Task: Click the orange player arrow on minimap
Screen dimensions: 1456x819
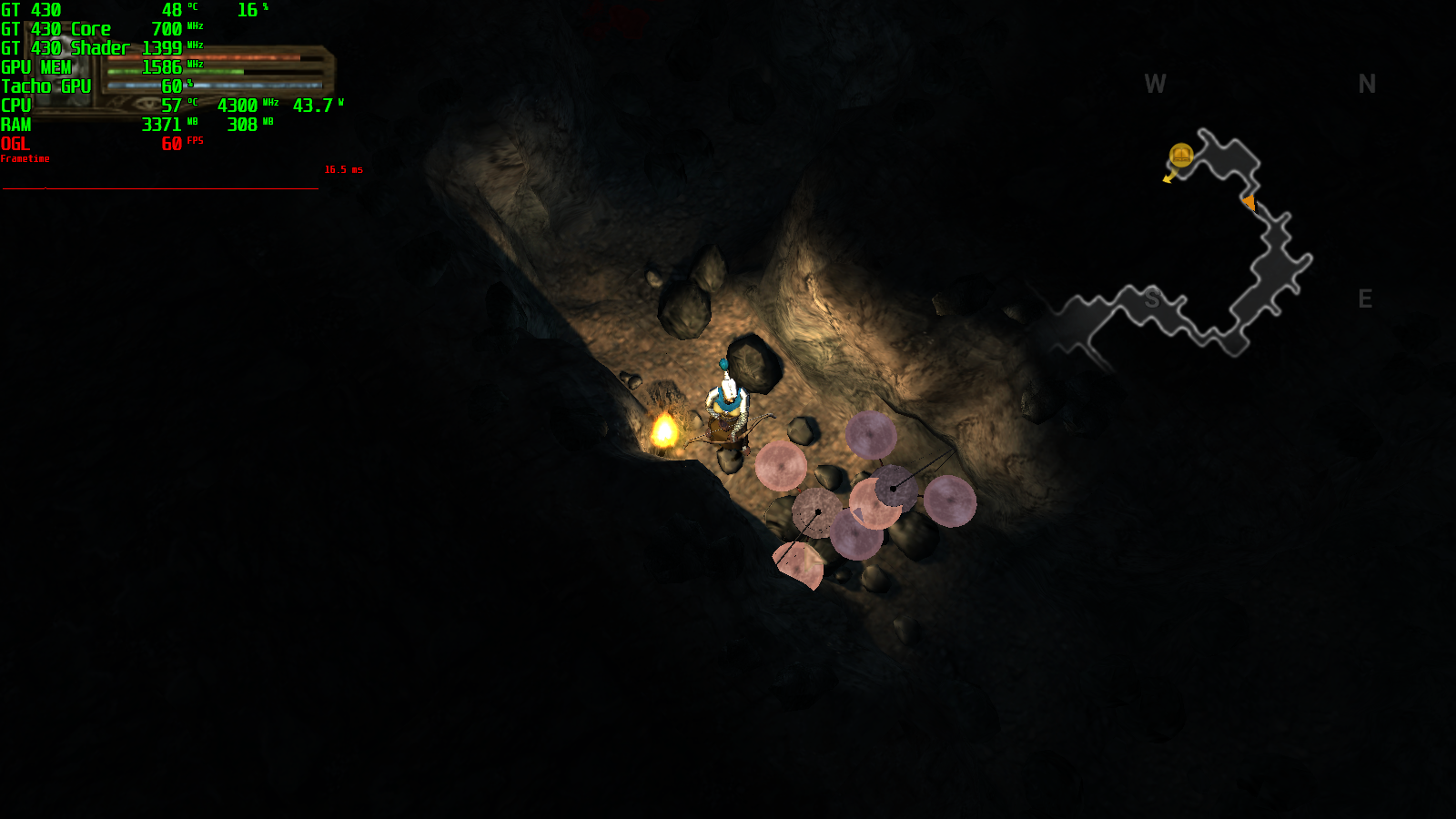Action: coord(1249,203)
